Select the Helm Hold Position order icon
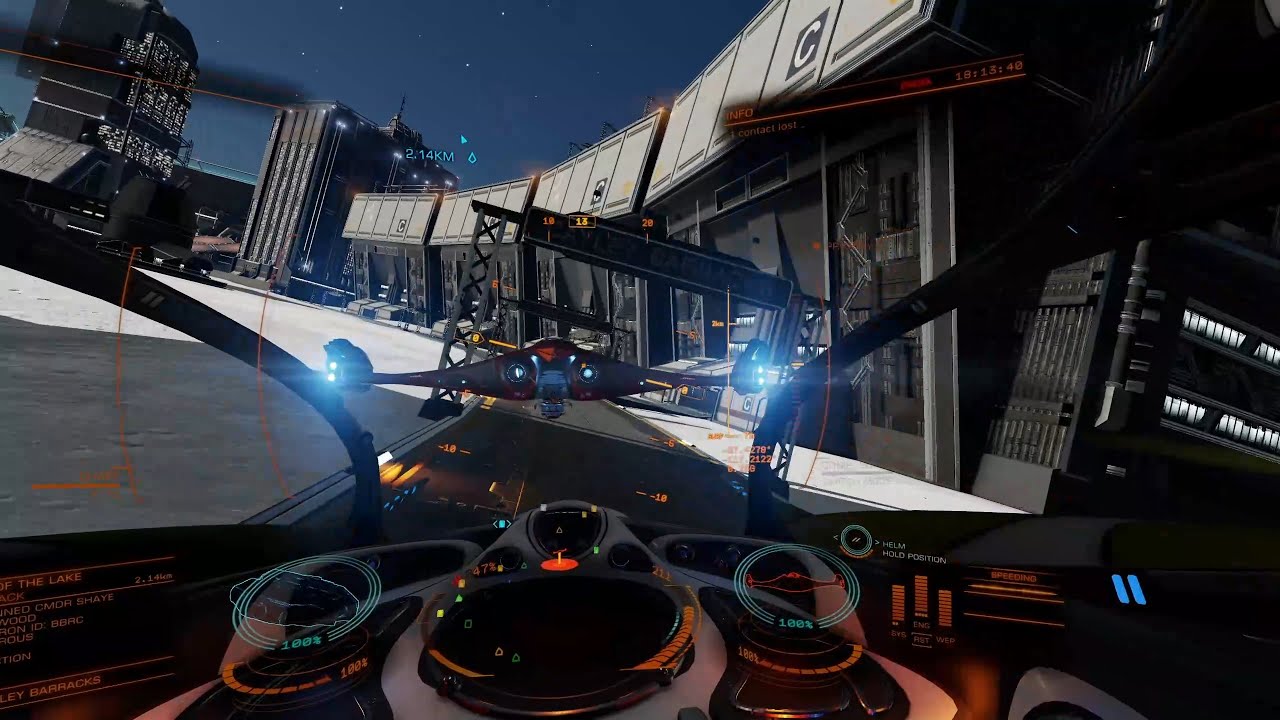This screenshot has height=720, width=1280. click(856, 540)
